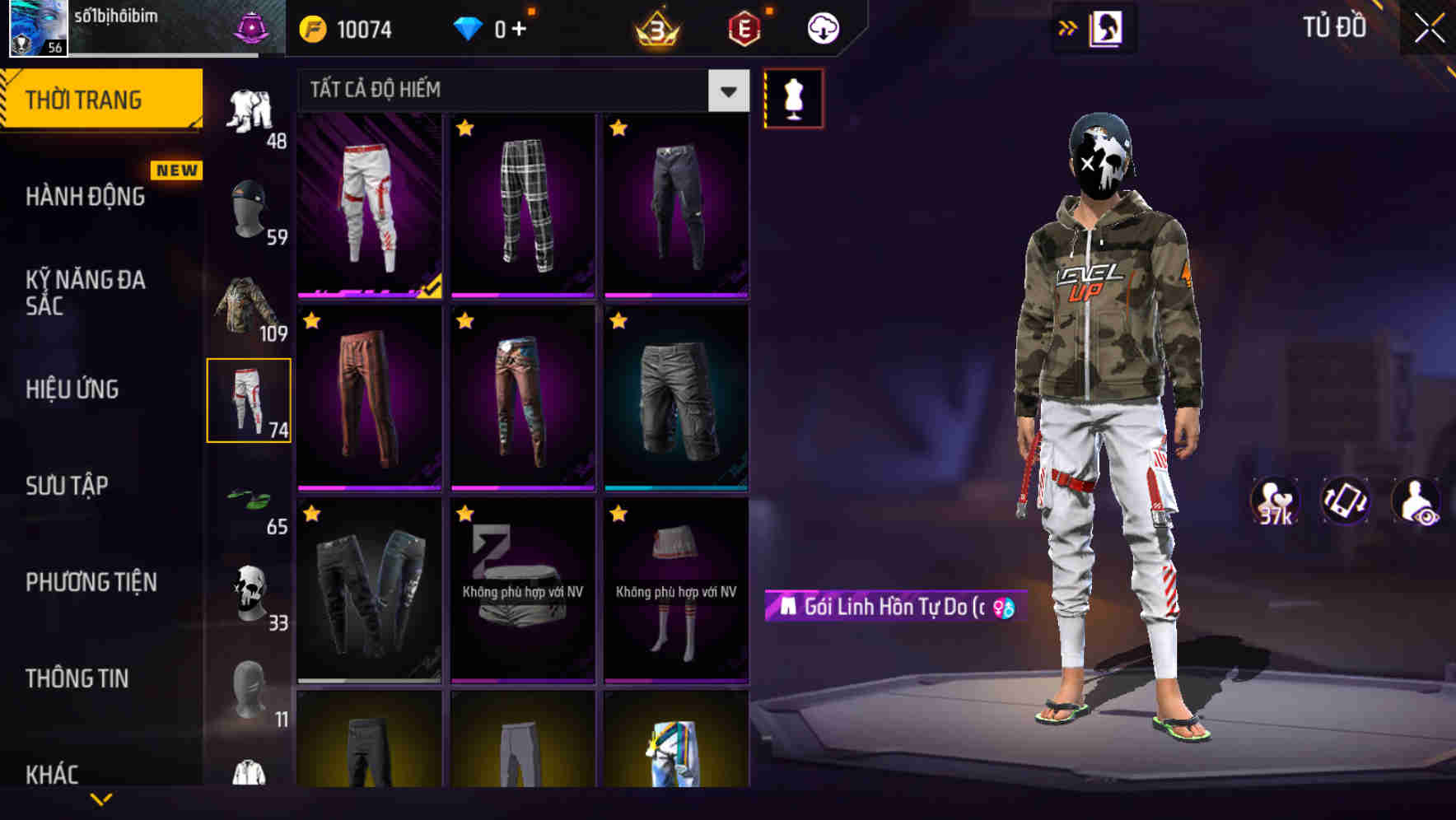This screenshot has width=1456, height=820.
Task: Open the red E elite badge
Action: click(x=744, y=27)
